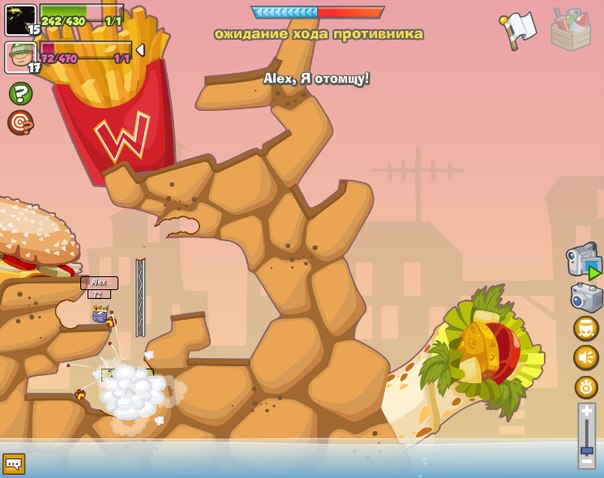Select the dark level-15 player avatar

point(20,18)
